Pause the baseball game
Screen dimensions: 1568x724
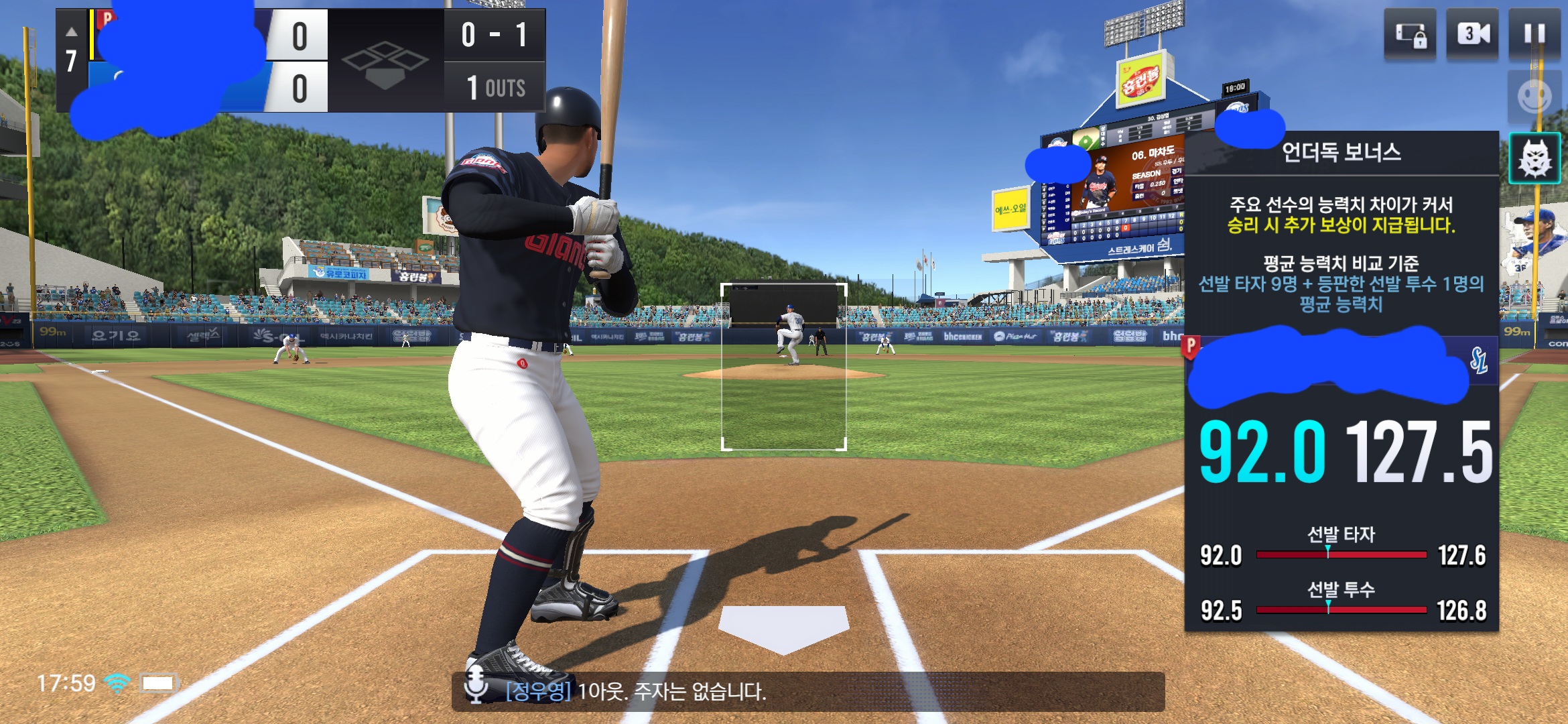pos(1534,34)
